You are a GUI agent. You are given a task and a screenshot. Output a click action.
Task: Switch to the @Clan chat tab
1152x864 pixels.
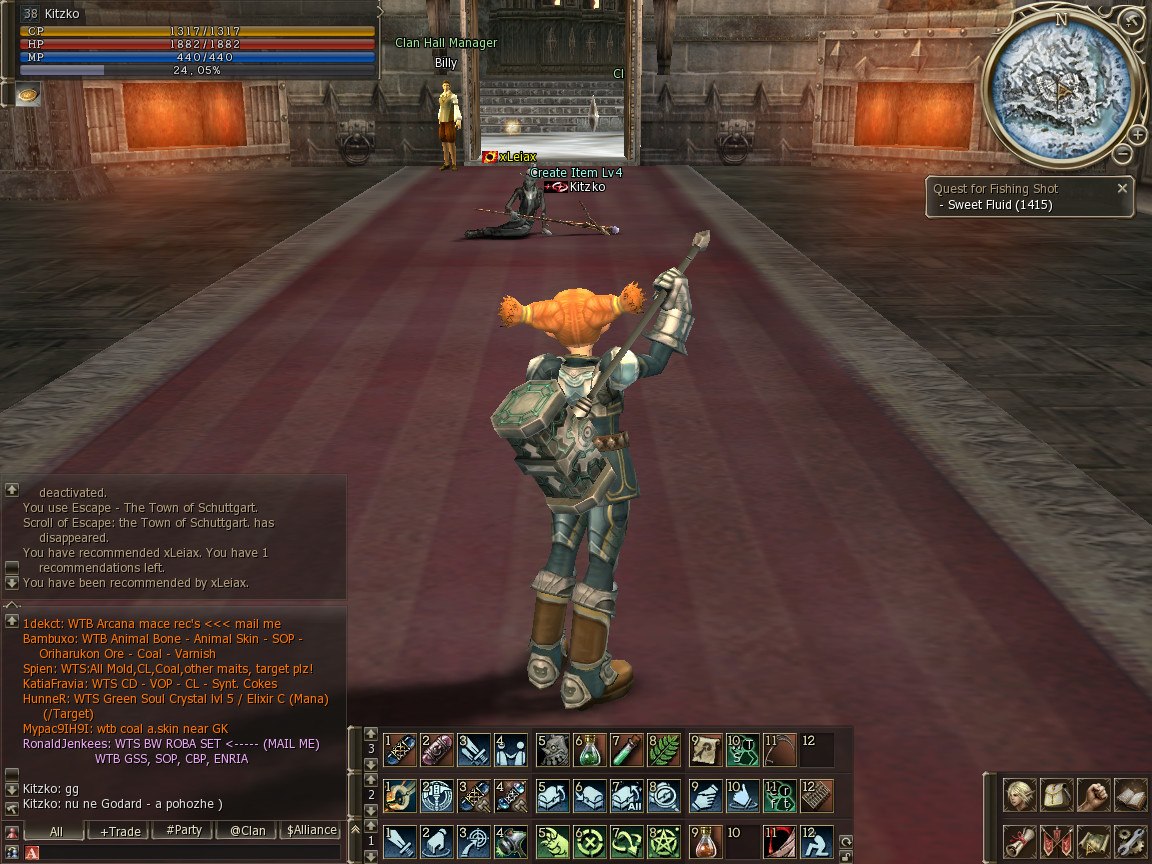[x=247, y=830]
